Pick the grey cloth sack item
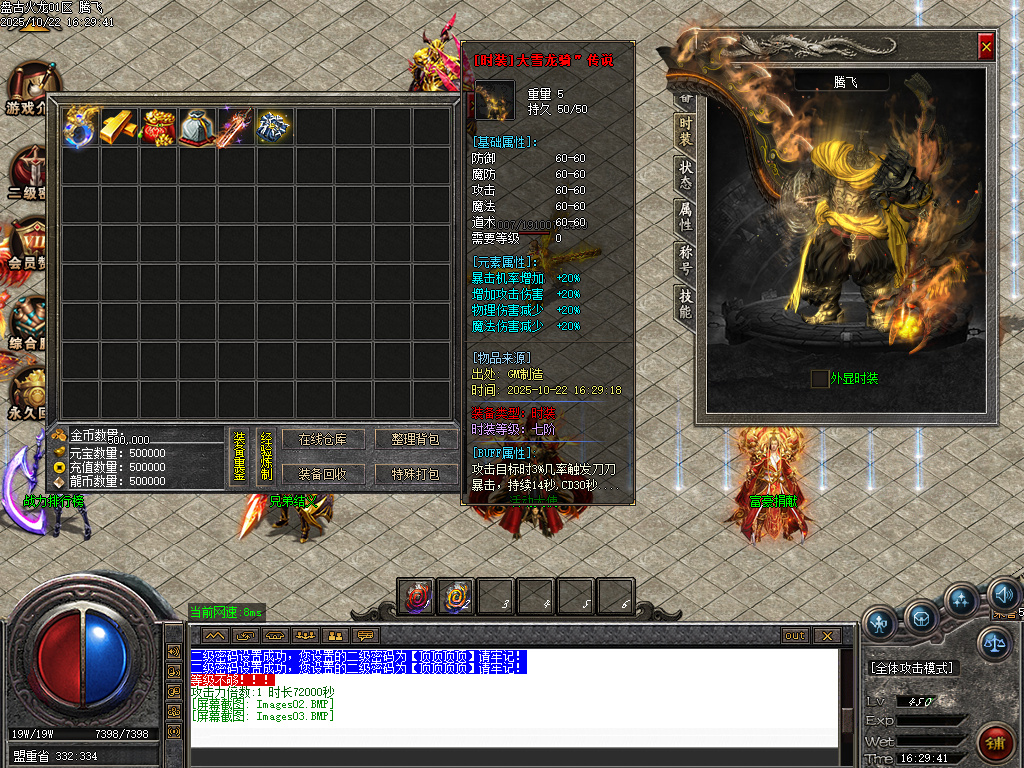The image size is (1024, 768). click(x=197, y=127)
